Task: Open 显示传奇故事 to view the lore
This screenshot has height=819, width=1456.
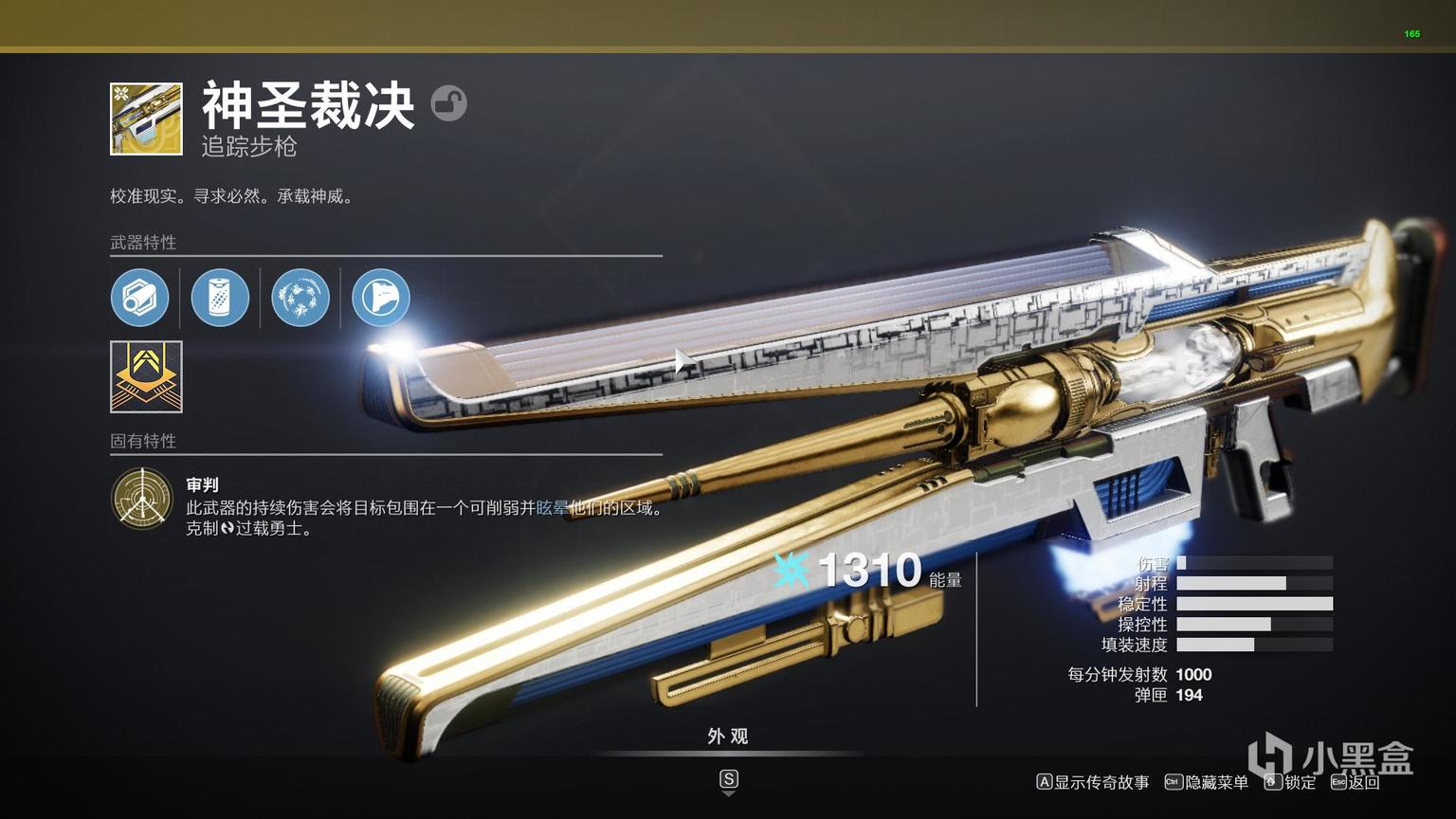Action: click(1095, 783)
